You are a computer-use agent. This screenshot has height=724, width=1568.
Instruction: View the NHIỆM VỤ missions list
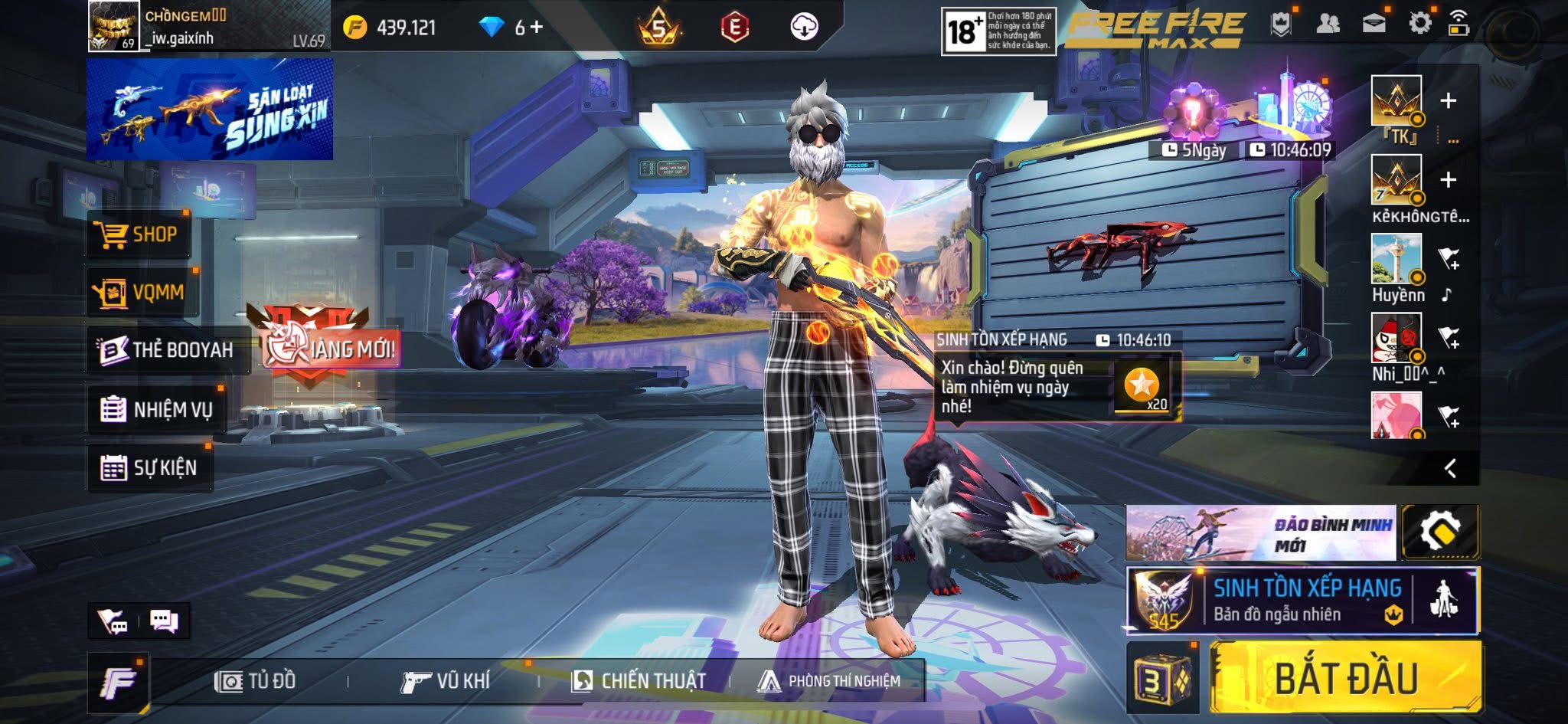coord(157,410)
